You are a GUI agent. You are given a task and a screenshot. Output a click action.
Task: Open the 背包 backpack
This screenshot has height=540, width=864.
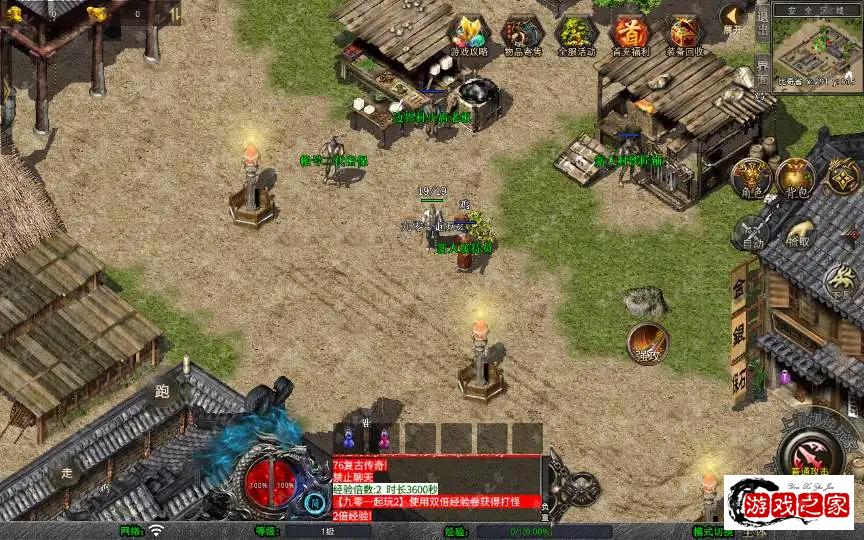(795, 176)
